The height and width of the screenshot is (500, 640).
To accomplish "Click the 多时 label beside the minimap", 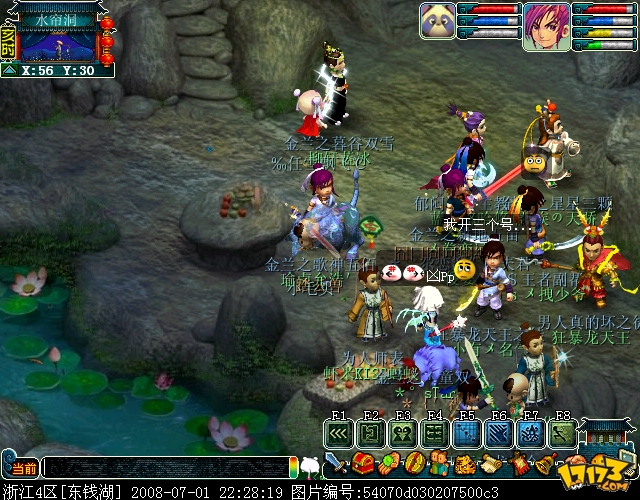I will click(8, 42).
